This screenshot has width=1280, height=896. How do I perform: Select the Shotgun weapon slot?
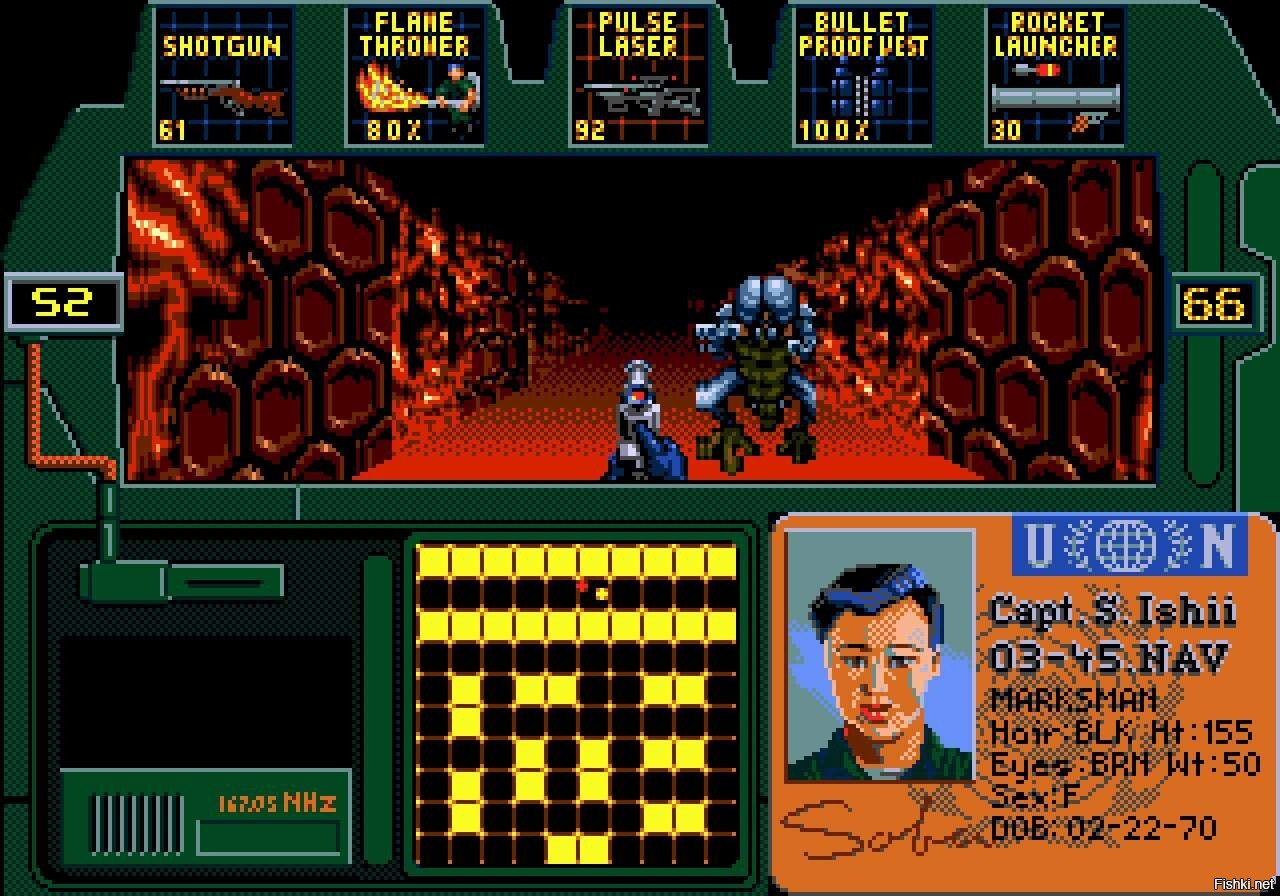tap(224, 77)
